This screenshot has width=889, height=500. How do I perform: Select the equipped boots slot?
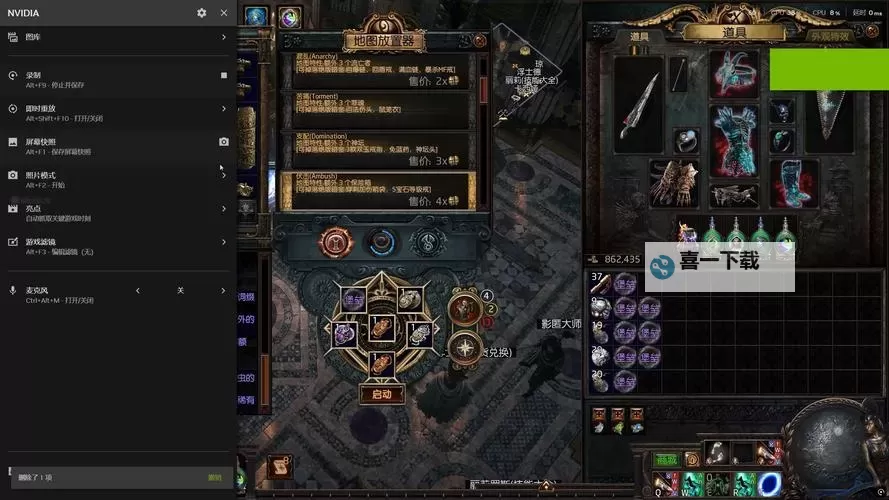tap(794, 183)
